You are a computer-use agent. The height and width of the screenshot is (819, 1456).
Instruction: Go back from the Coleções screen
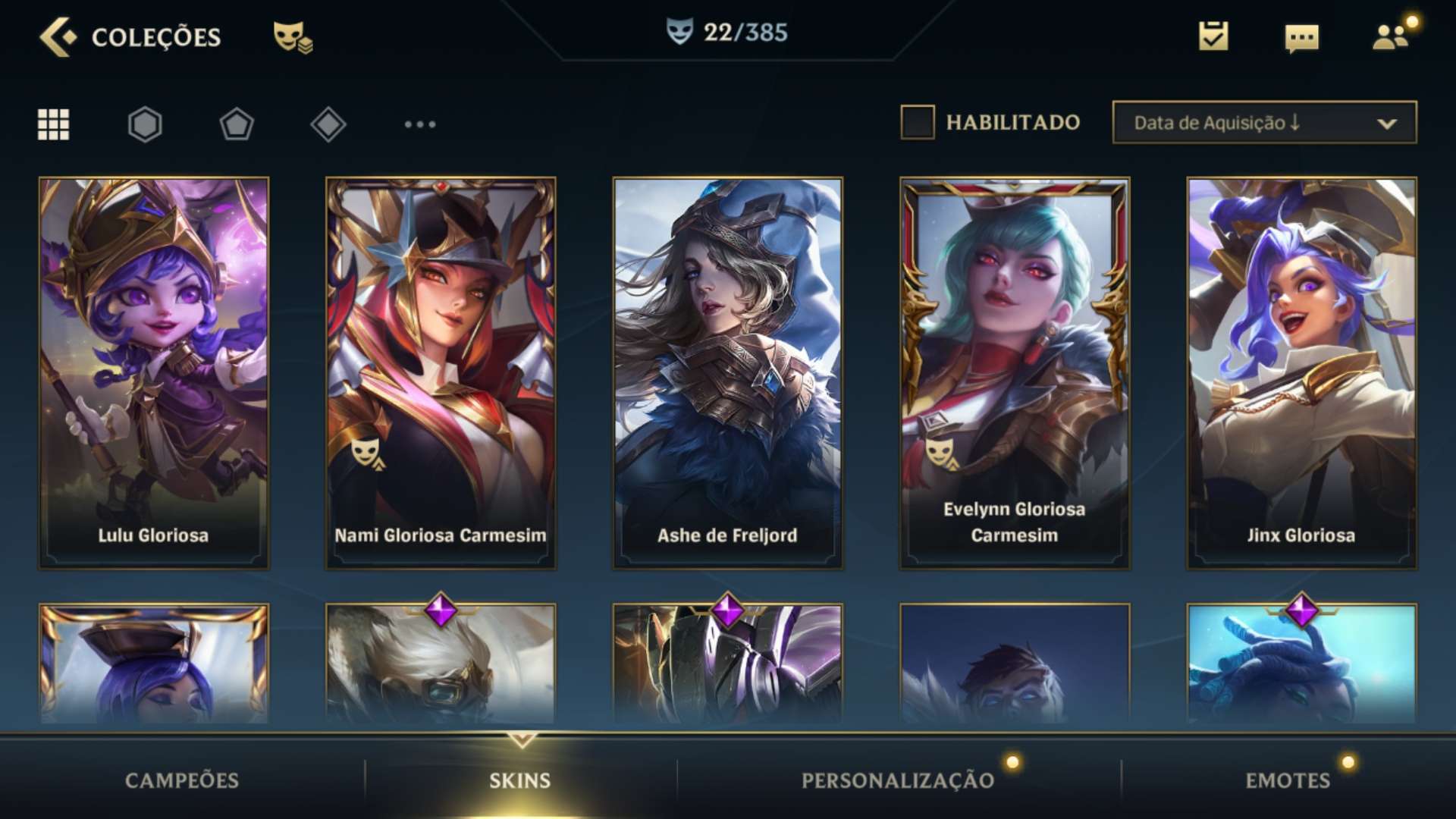point(58,36)
